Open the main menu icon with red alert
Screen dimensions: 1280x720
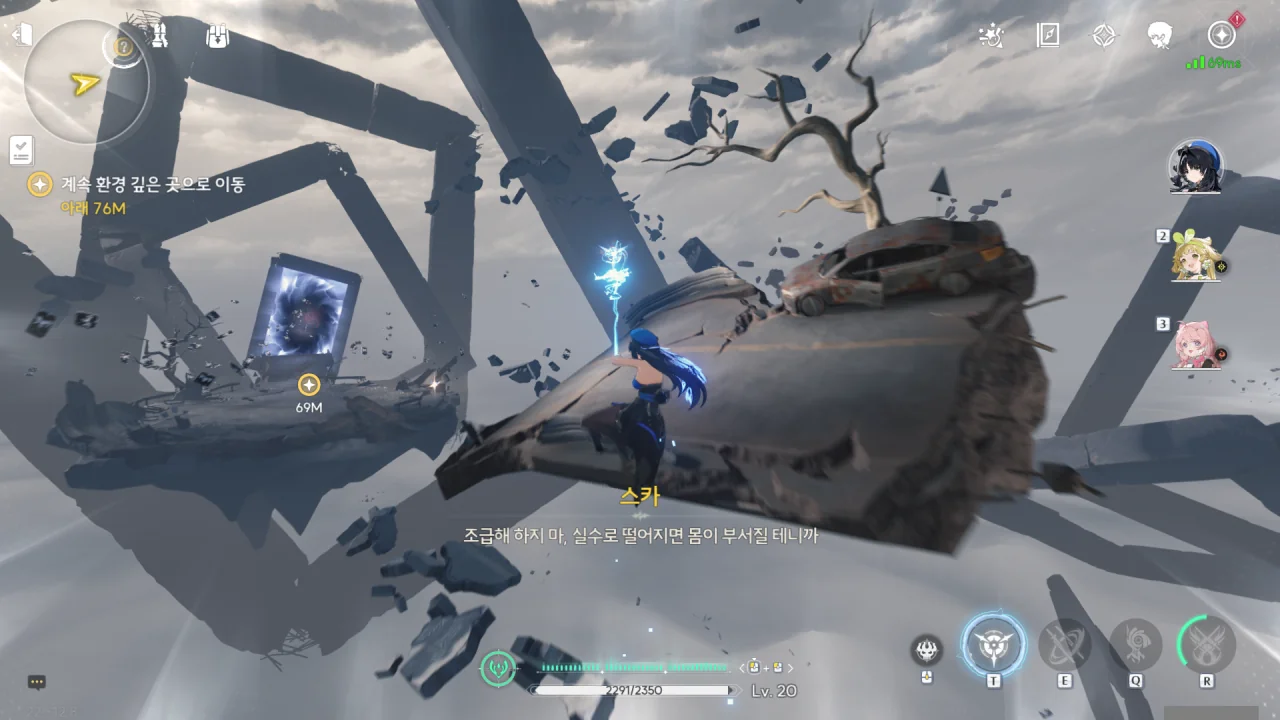pos(1221,35)
